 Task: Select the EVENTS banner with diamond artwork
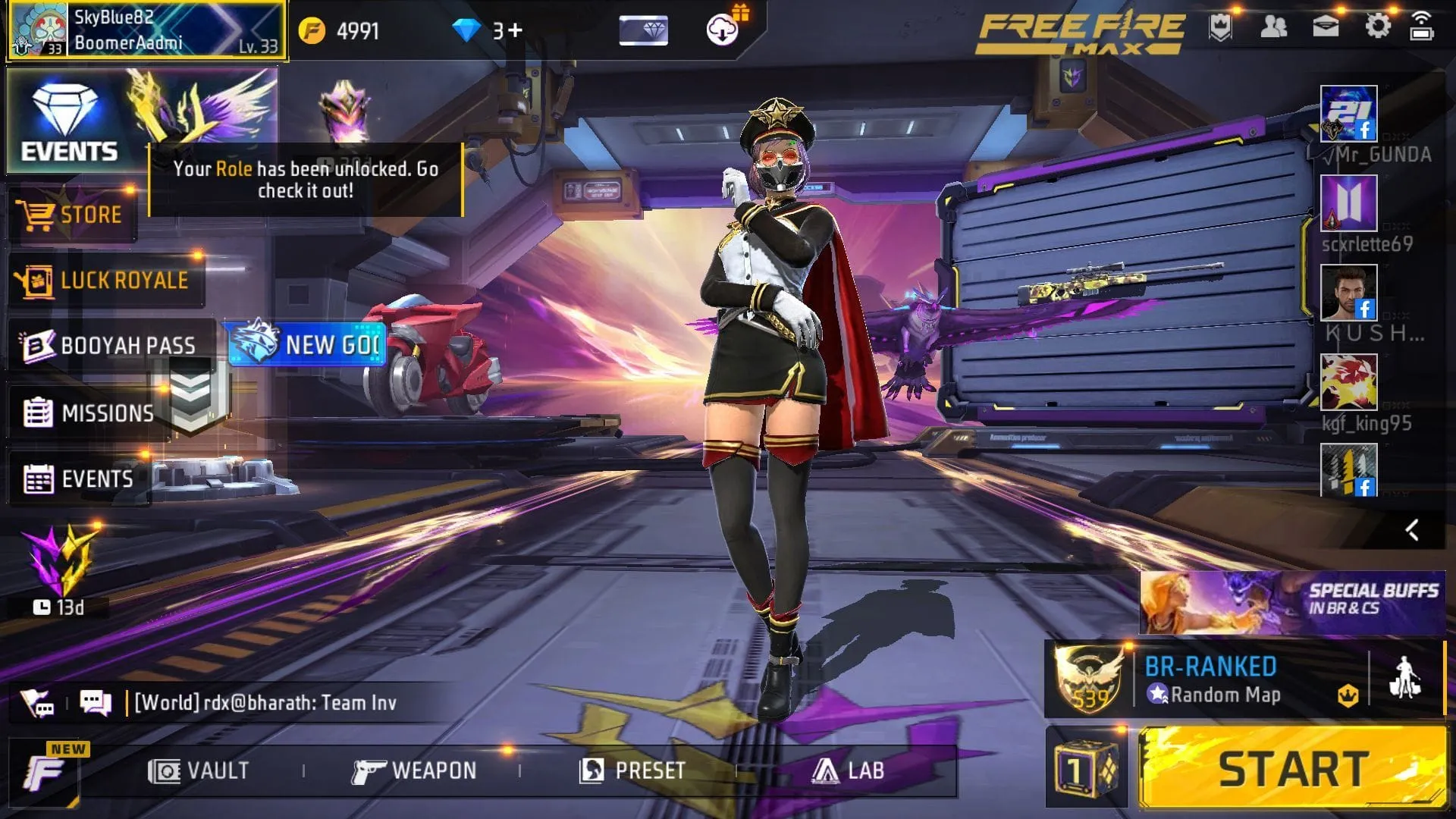pyautogui.click(x=72, y=118)
